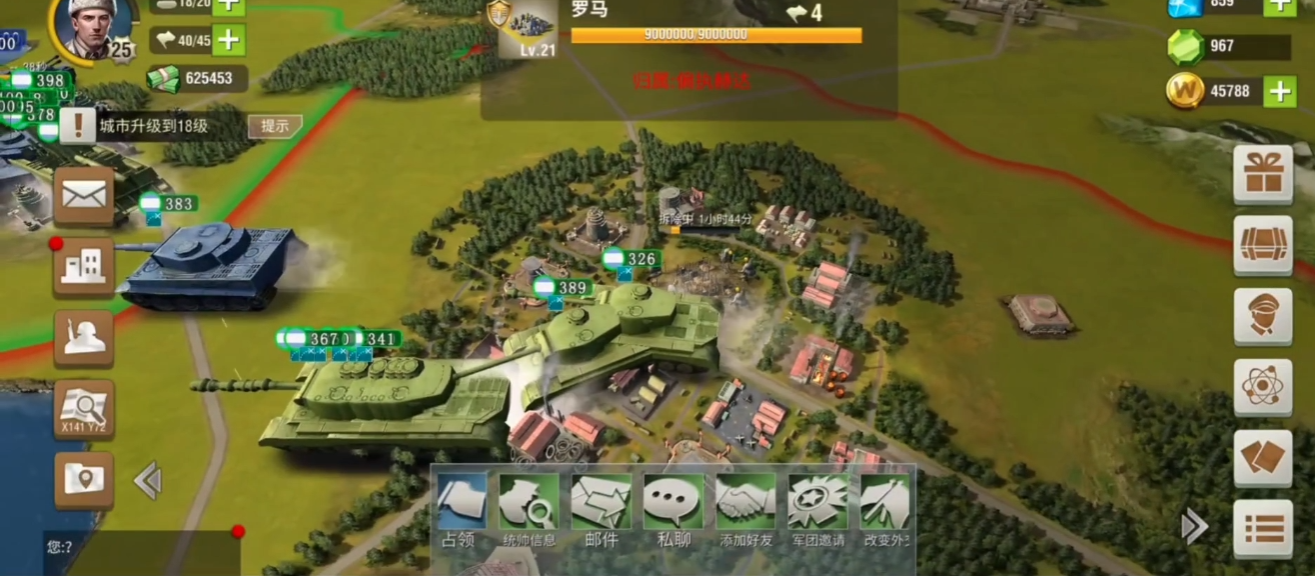Open the commander portrait profile
The width and height of the screenshot is (1315, 576).
pyautogui.click(x=86, y=28)
